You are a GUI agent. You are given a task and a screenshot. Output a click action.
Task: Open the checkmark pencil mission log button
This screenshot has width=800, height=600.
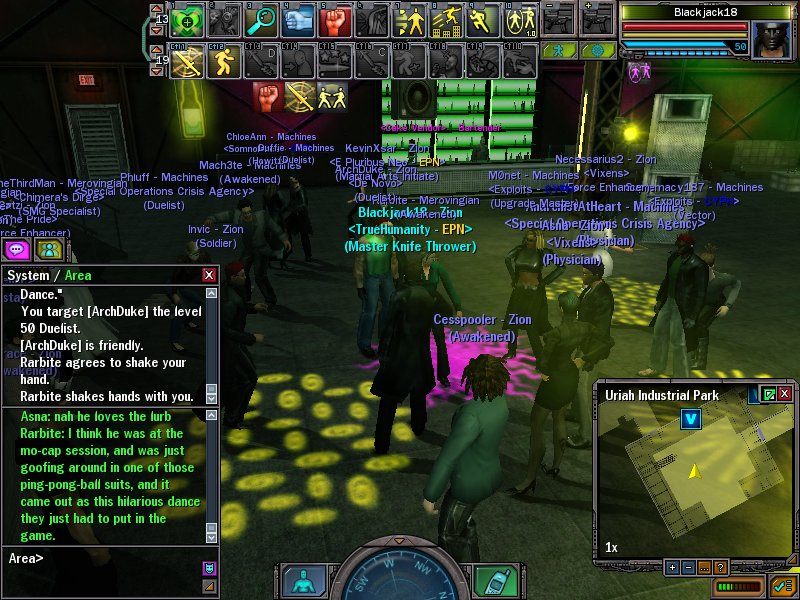click(782, 584)
